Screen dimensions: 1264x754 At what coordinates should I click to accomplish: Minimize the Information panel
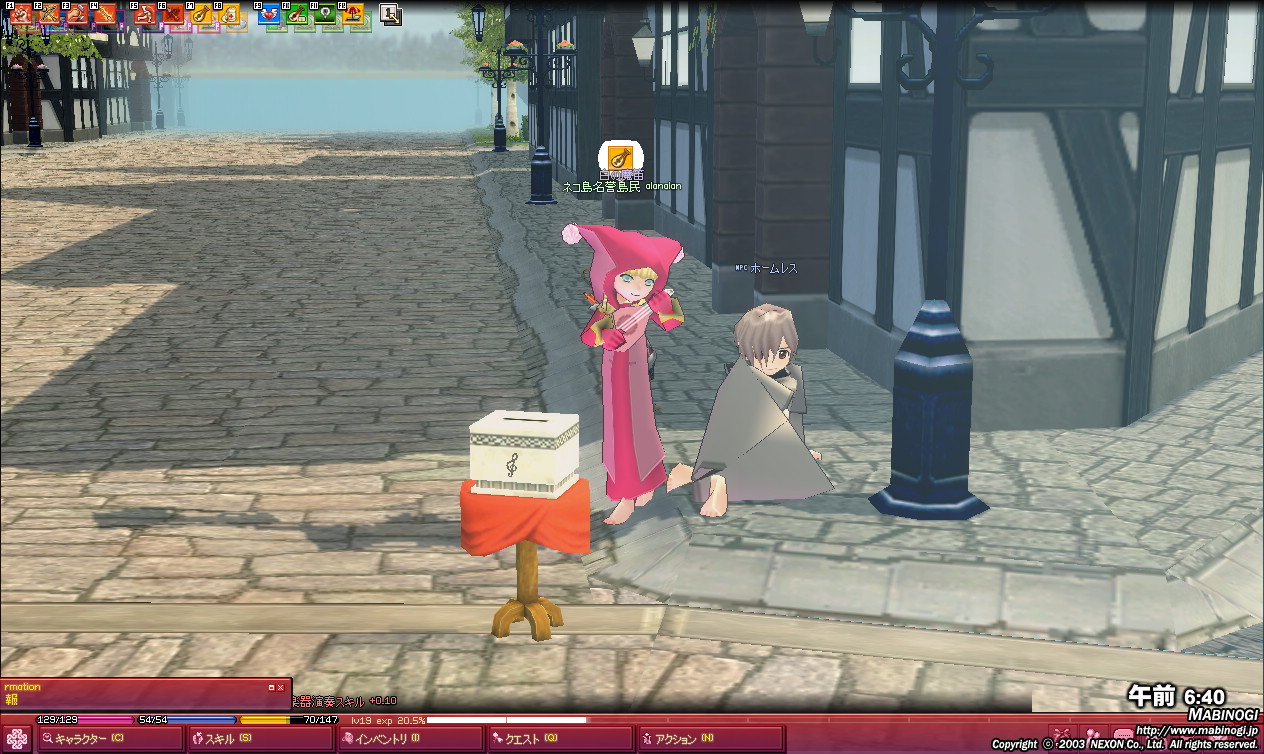271,687
